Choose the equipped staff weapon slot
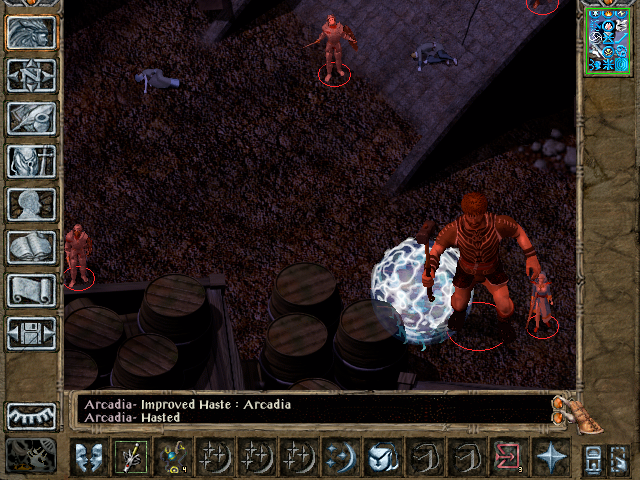The width and height of the screenshot is (640, 480). pos(130,457)
